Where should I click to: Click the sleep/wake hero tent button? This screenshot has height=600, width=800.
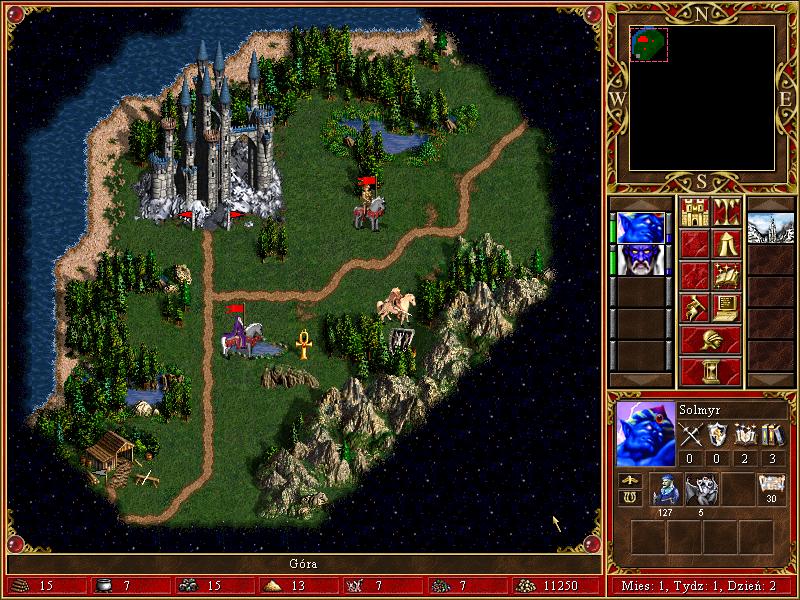tap(727, 244)
